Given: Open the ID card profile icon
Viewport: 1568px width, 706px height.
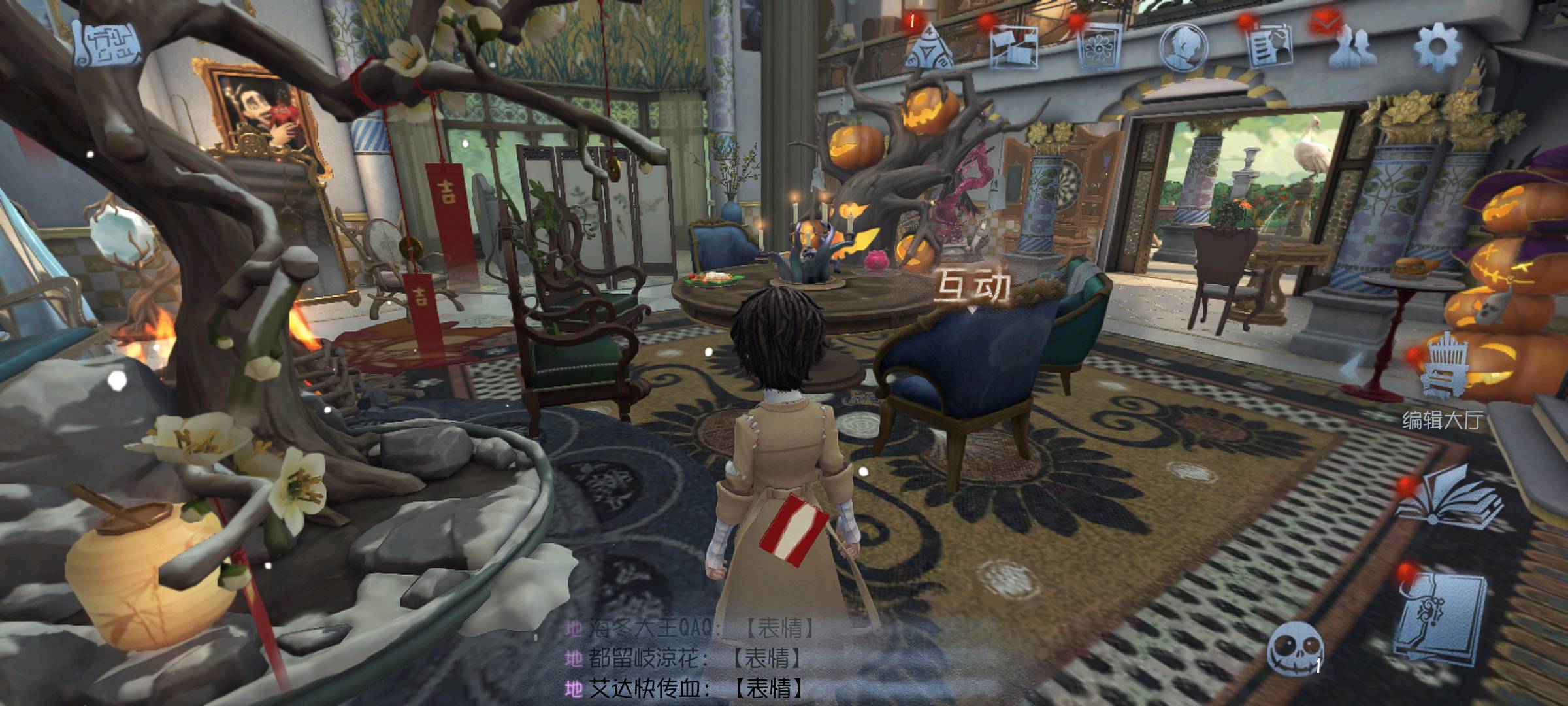Looking at the screenshot, I should click(x=1269, y=46).
